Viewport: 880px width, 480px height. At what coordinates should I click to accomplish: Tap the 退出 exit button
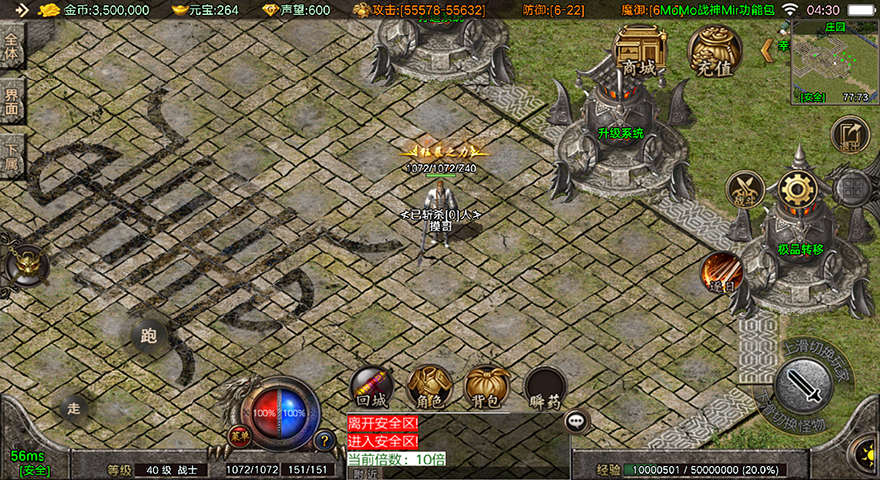point(849,136)
